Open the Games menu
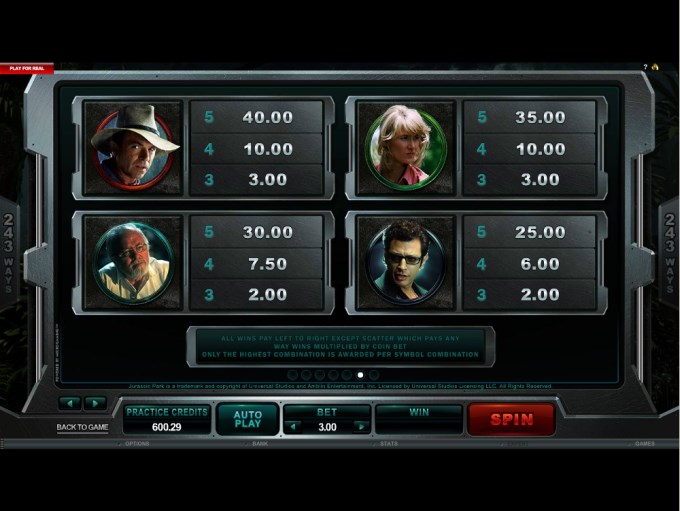The width and height of the screenshot is (680, 511). (645, 443)
